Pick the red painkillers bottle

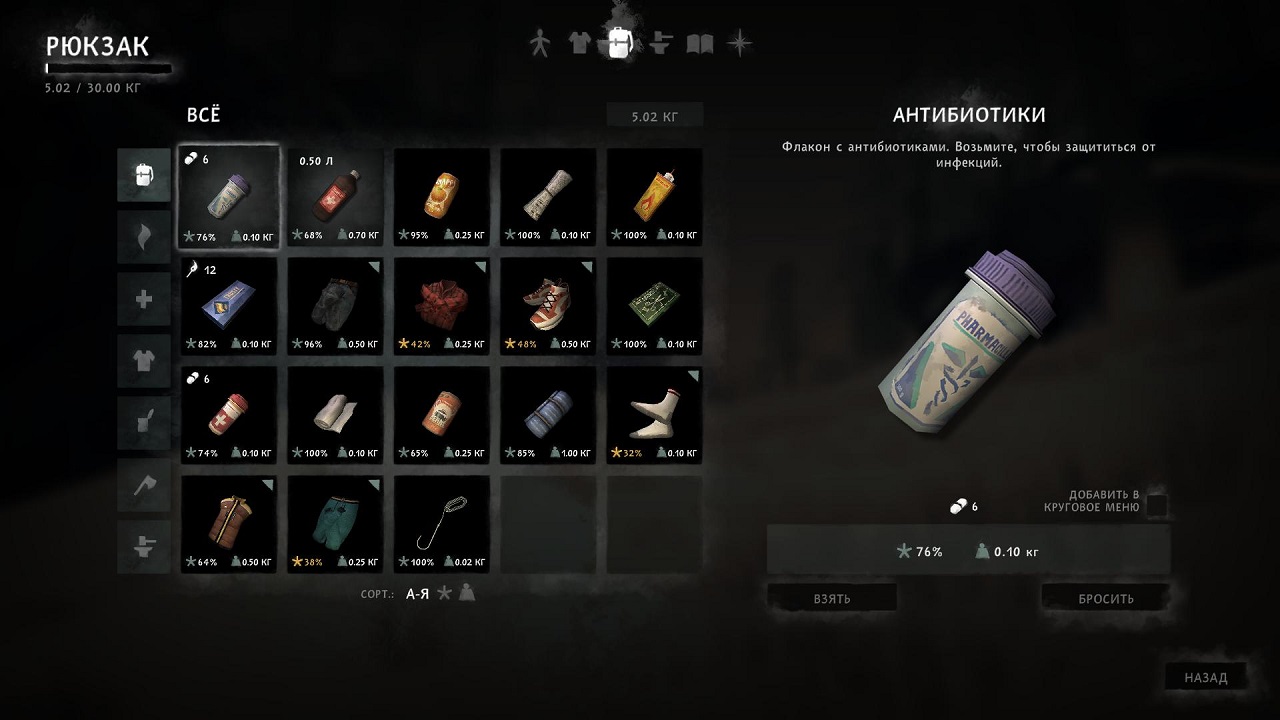pos(228,414)
